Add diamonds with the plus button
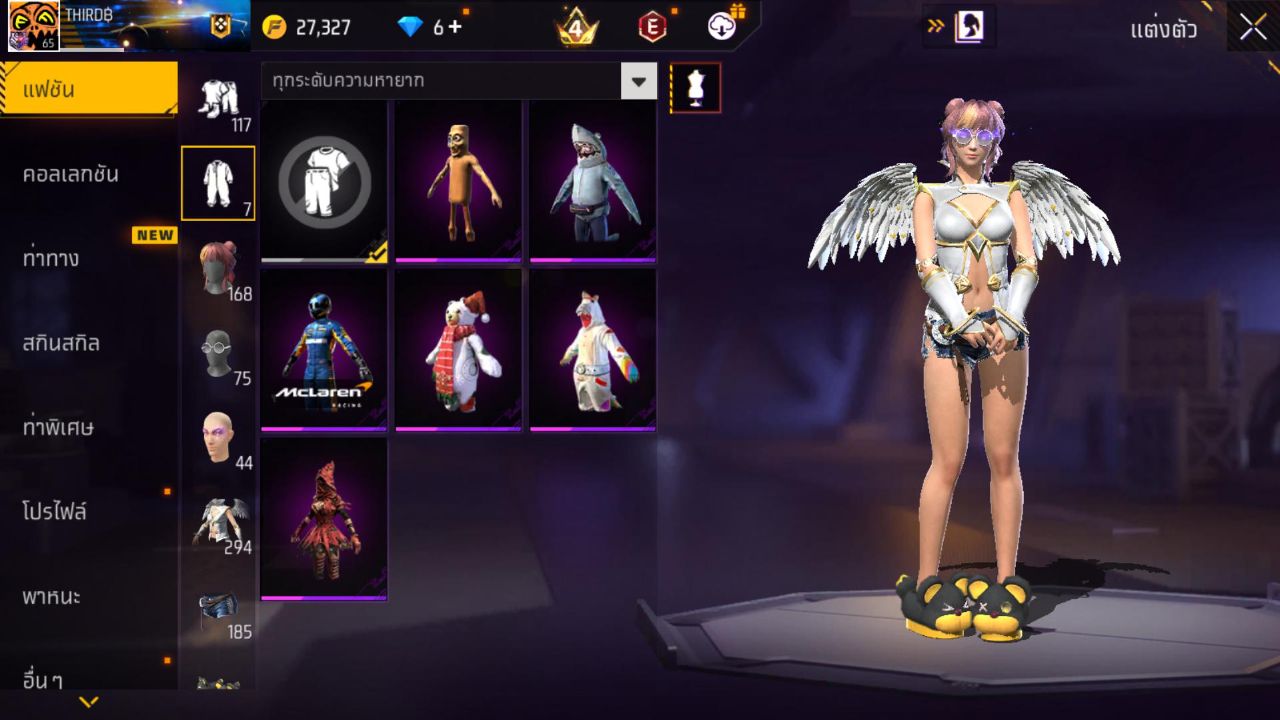1280x720 pixels. (455, 27)
